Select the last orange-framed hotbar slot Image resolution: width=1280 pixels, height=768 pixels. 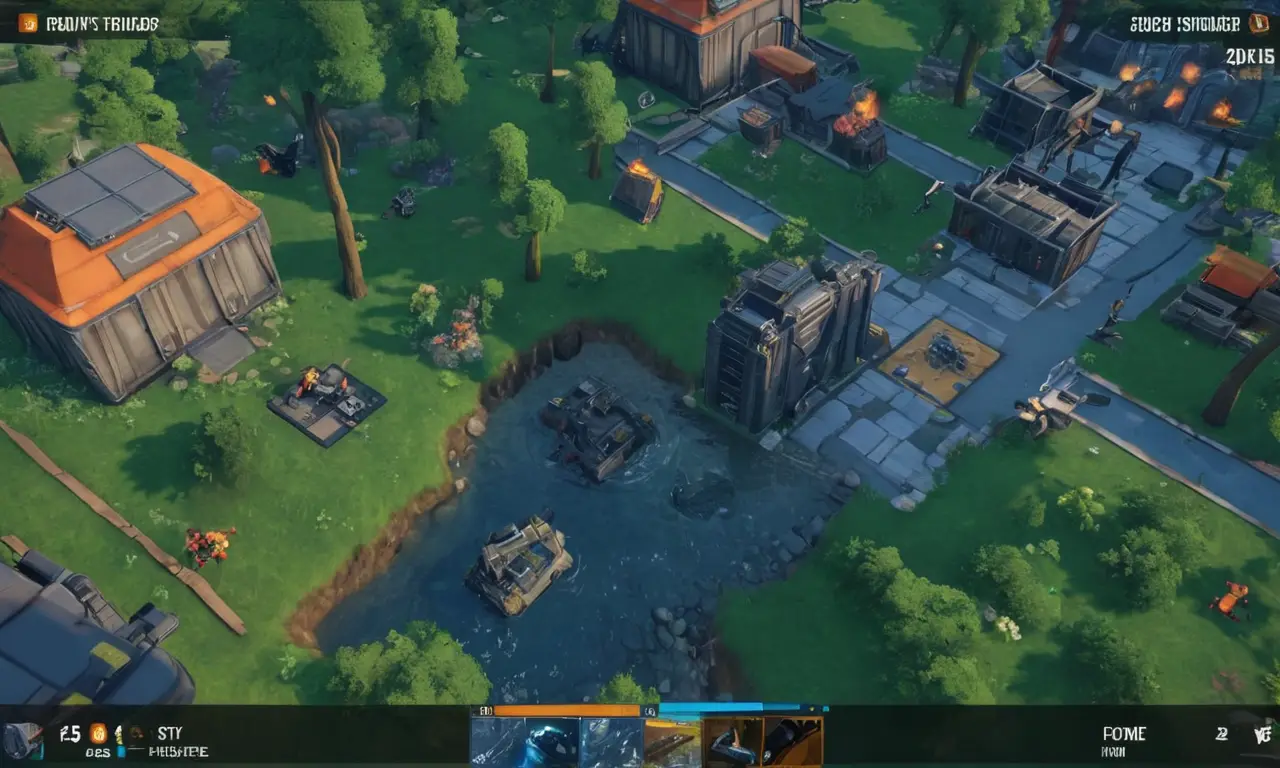792,742
